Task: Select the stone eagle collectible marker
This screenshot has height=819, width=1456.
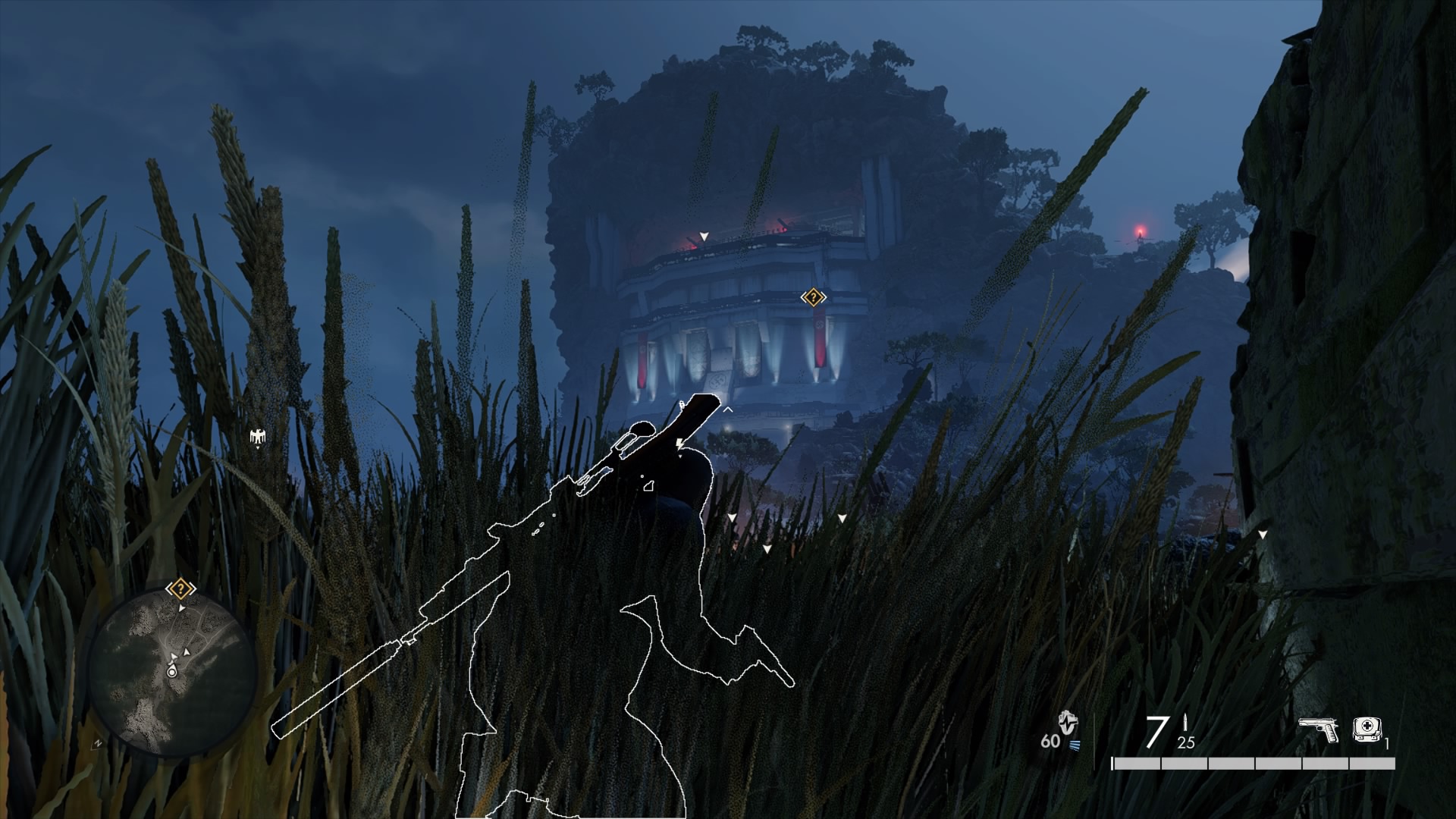Action: click(x=258, y=436)
